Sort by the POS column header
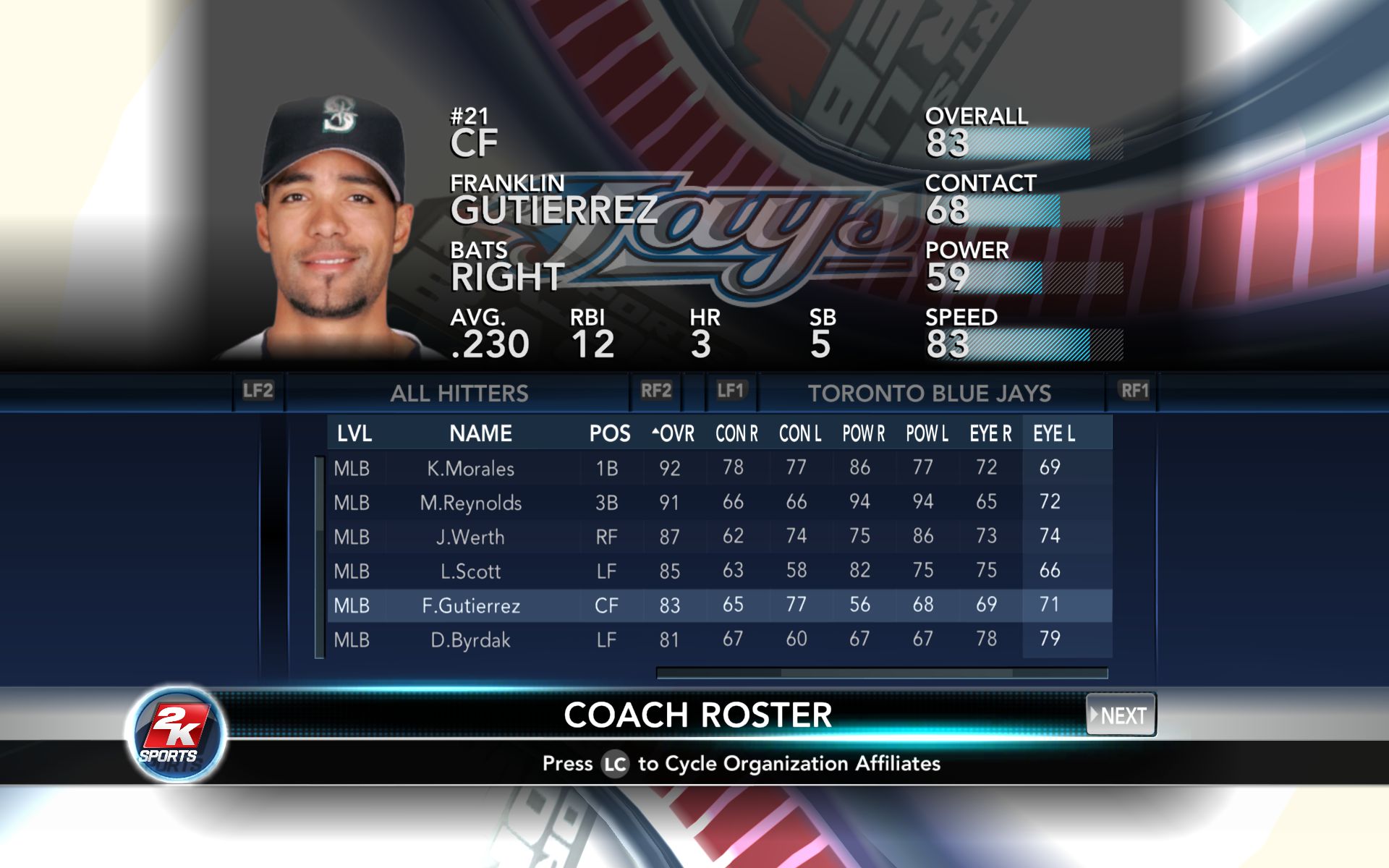Viewport: 1389px width, 868px height. 609,433
